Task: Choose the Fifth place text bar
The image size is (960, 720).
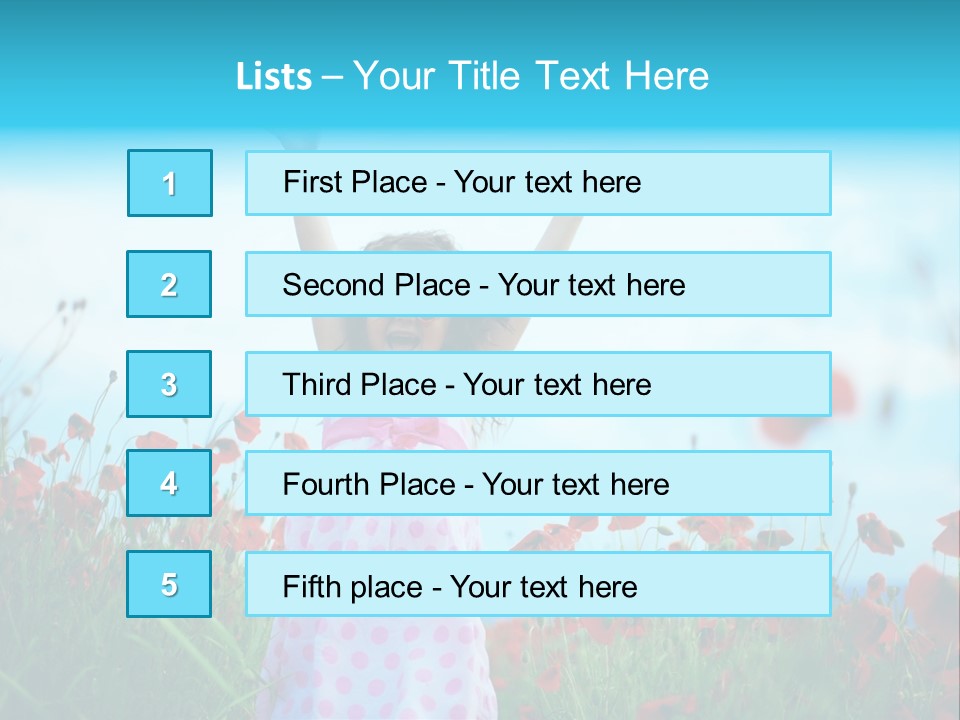Action: [538, 584]
